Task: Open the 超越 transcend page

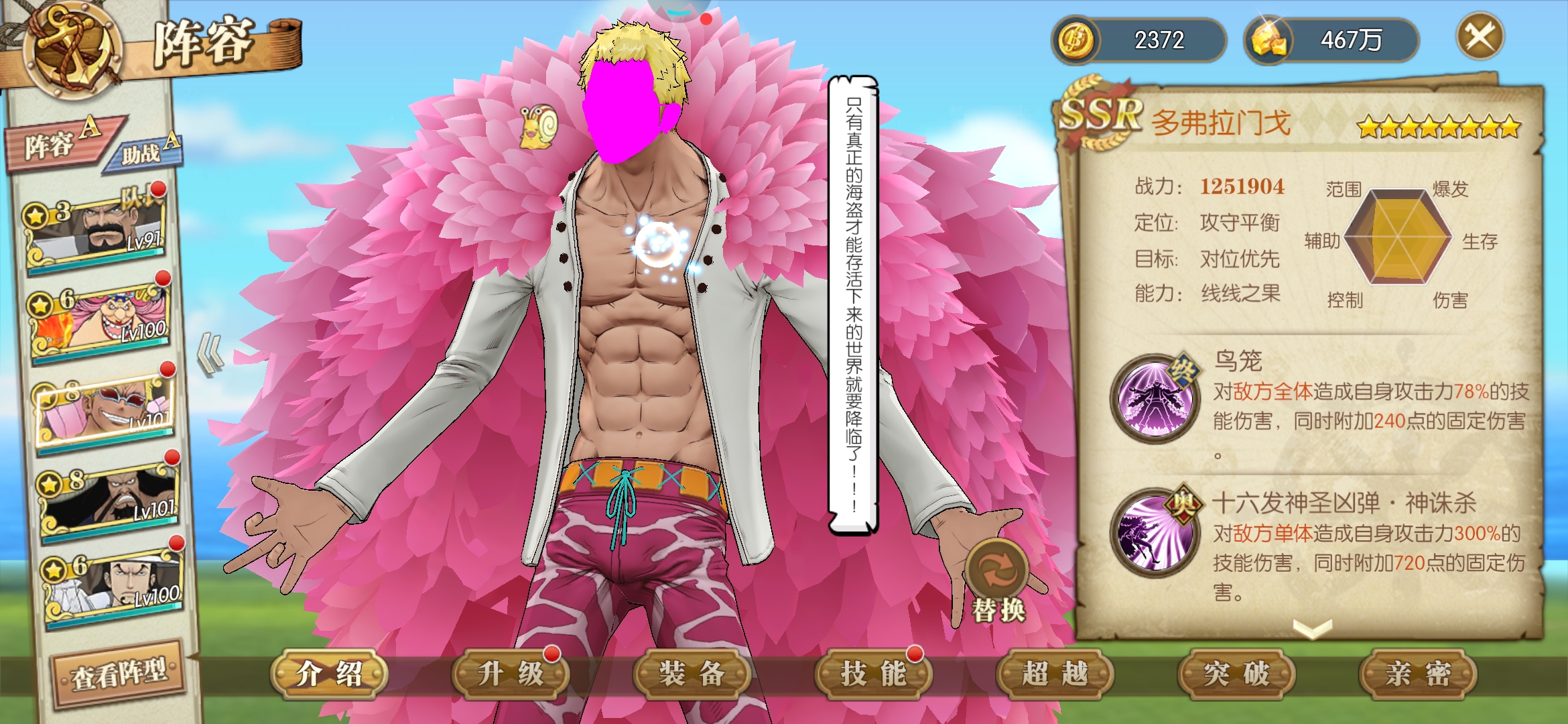Action: (1055, 674)
